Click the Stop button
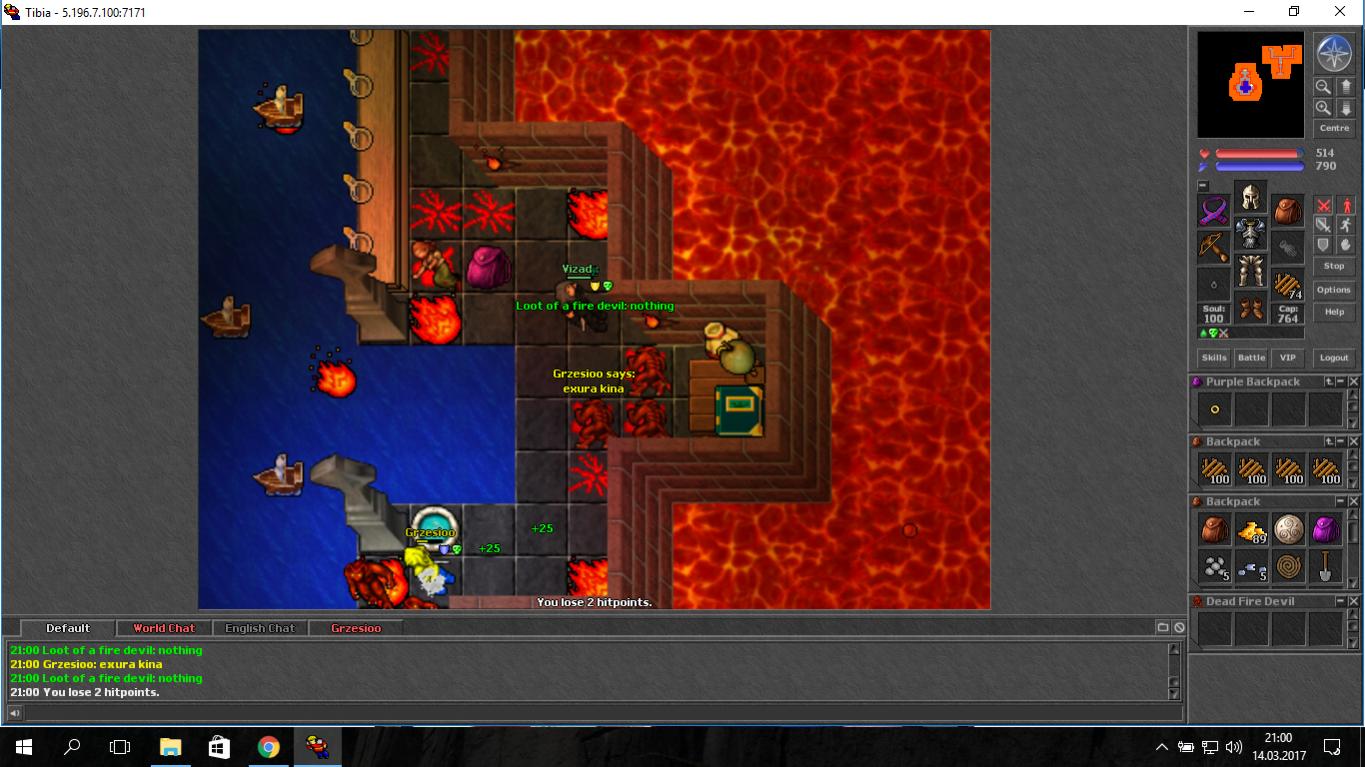 tap(1334, 266)
